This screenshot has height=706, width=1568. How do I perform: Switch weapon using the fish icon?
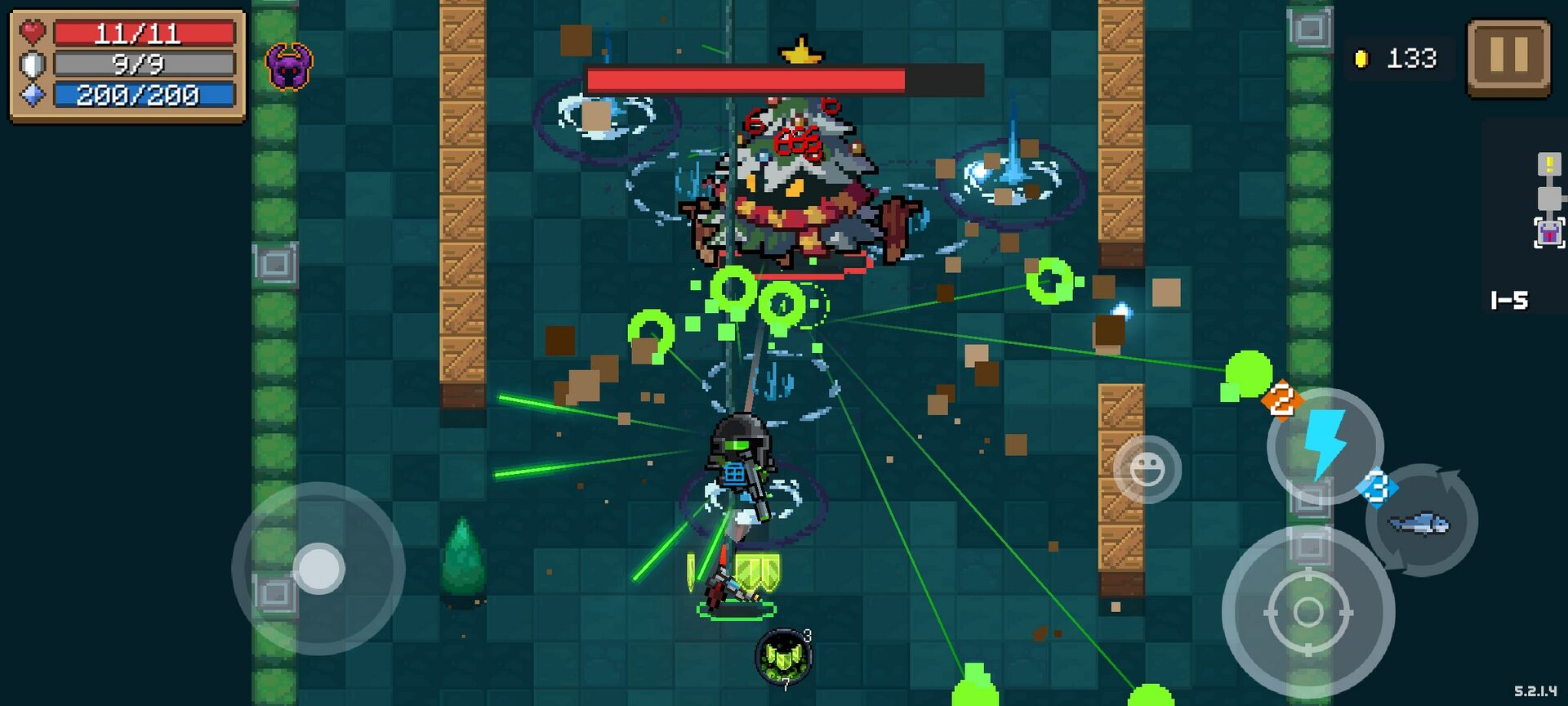pos(1422,521)
